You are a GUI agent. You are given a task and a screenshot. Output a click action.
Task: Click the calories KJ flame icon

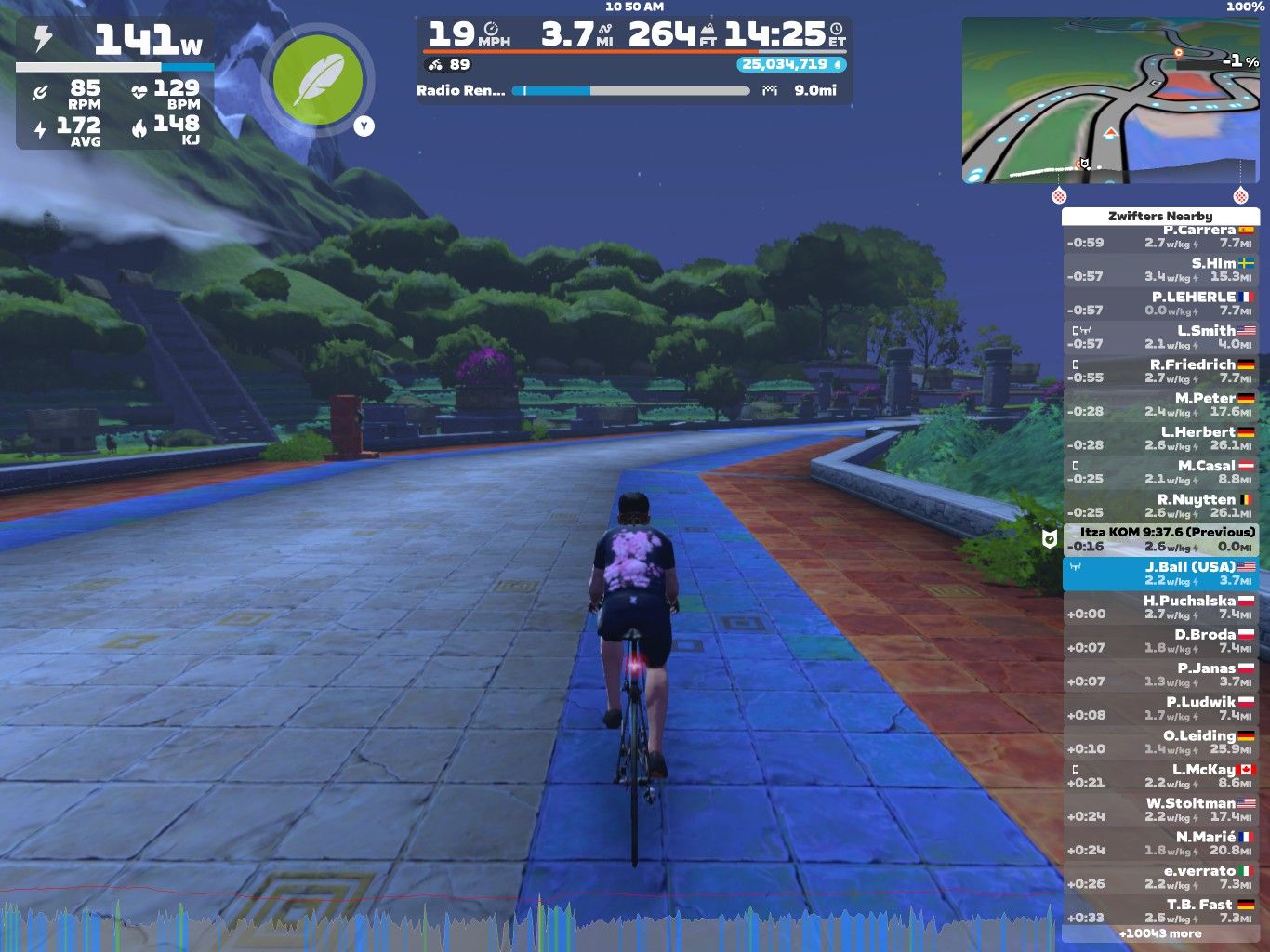[138, 127]
